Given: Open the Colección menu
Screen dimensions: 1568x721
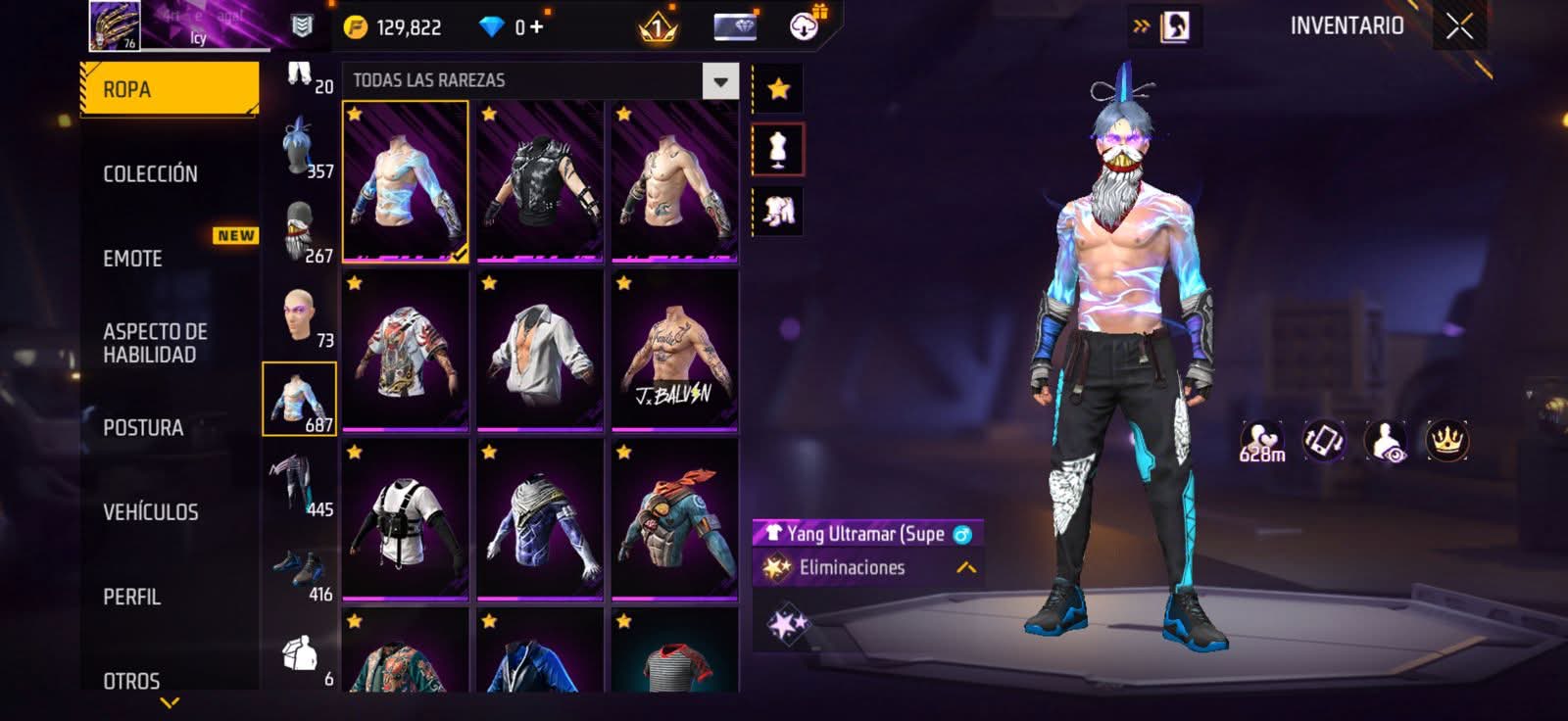Looking at the screenshot, I should (x=151, y=174).
